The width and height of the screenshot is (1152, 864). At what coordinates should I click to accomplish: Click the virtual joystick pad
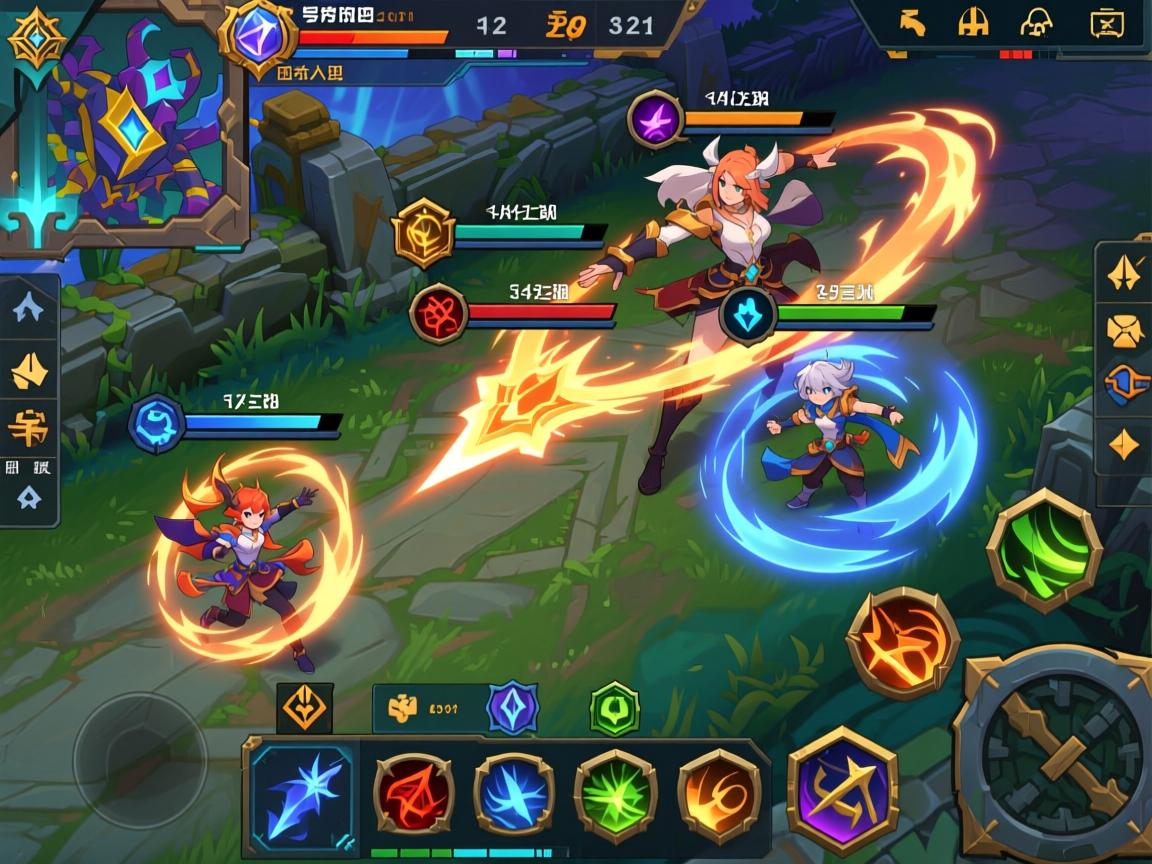coord(139,760)
